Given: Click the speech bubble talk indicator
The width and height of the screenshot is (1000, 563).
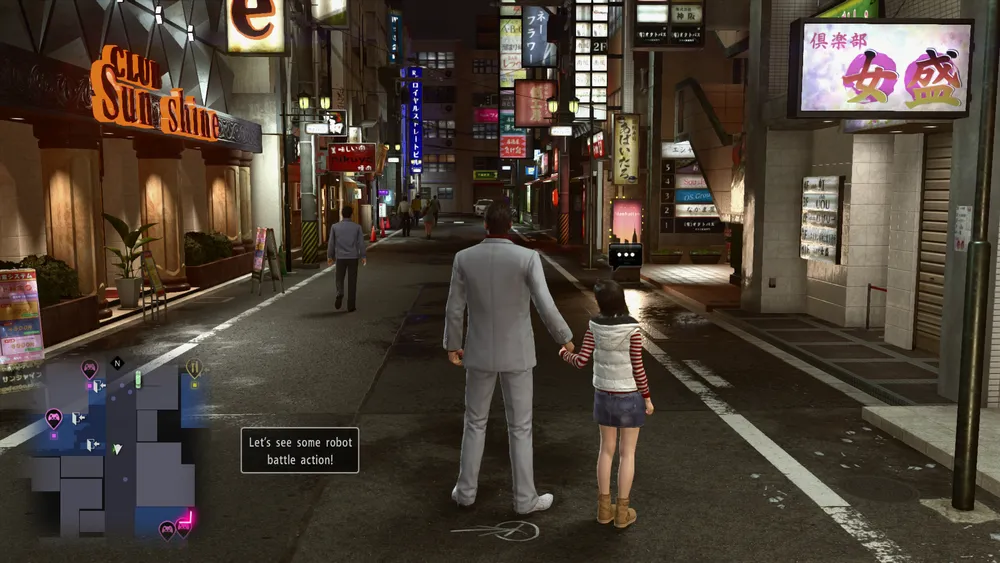Looking at the screenshot, I should [x=625, y=255].
